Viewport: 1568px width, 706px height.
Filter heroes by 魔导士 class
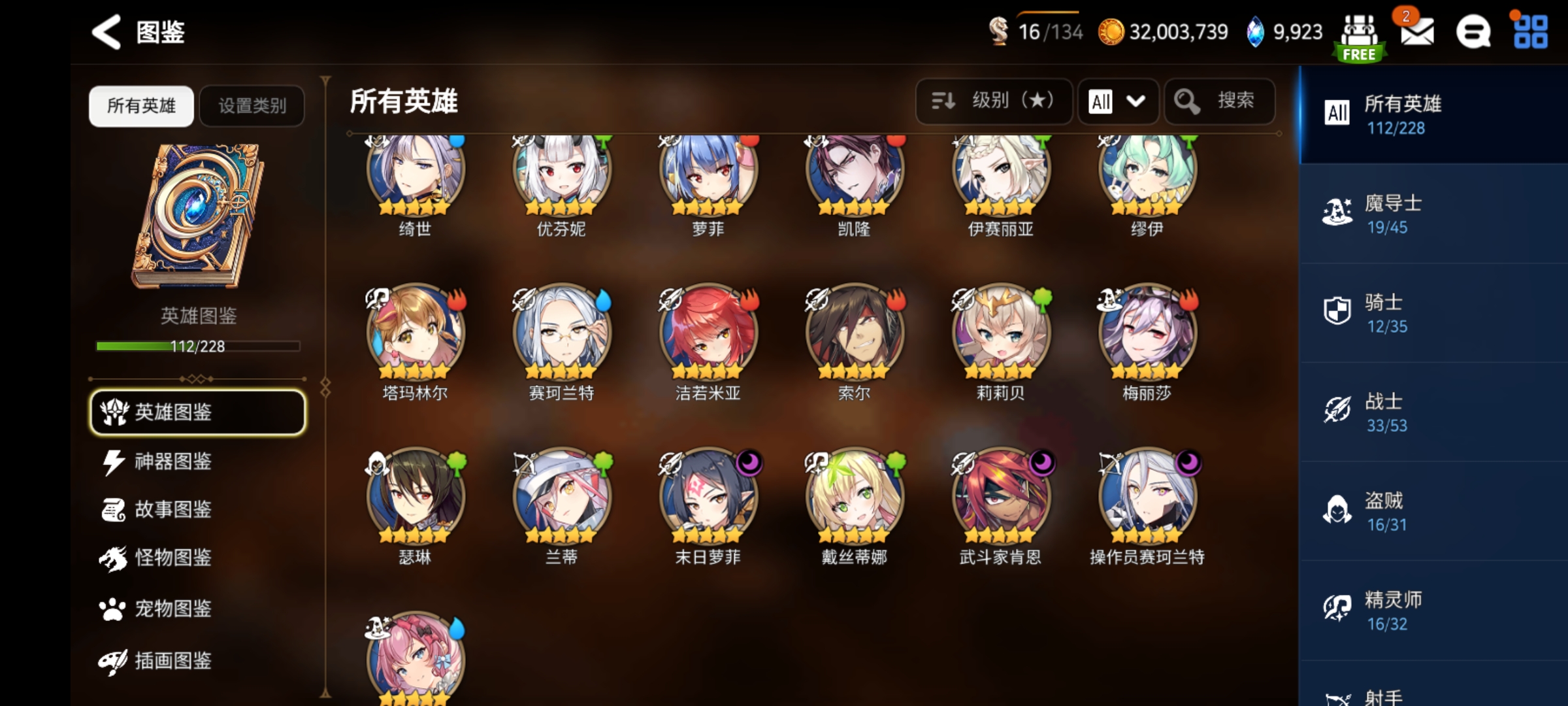click(1433, 214)
